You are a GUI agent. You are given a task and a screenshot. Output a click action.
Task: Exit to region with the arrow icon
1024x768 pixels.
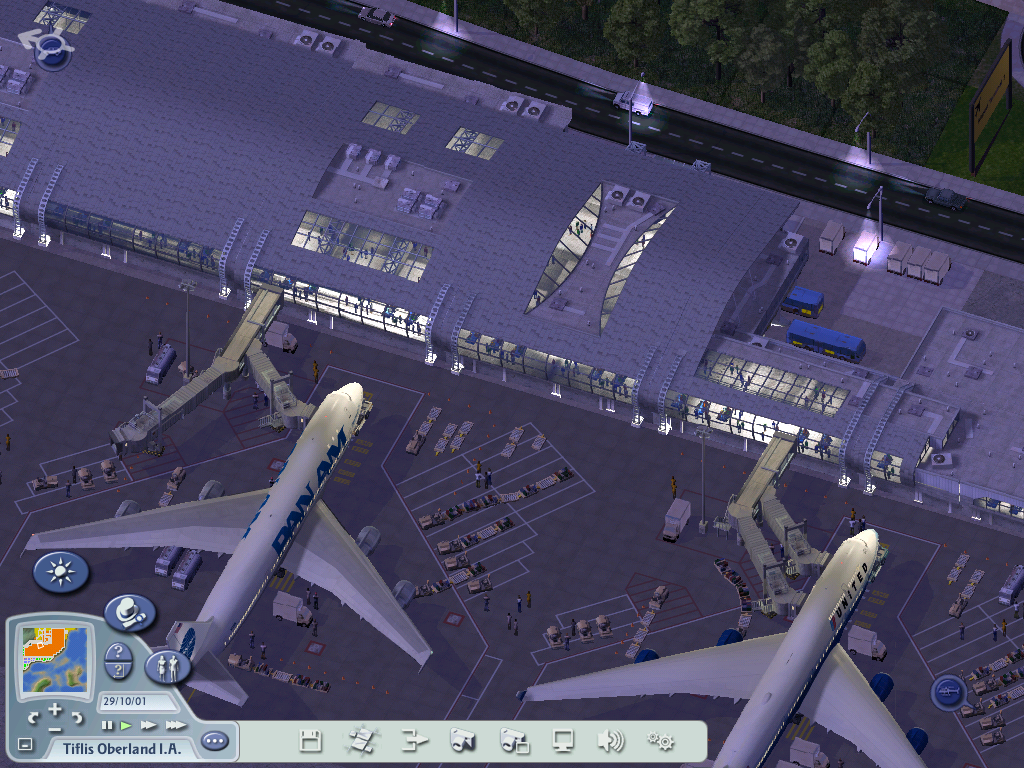coord(414,741)
